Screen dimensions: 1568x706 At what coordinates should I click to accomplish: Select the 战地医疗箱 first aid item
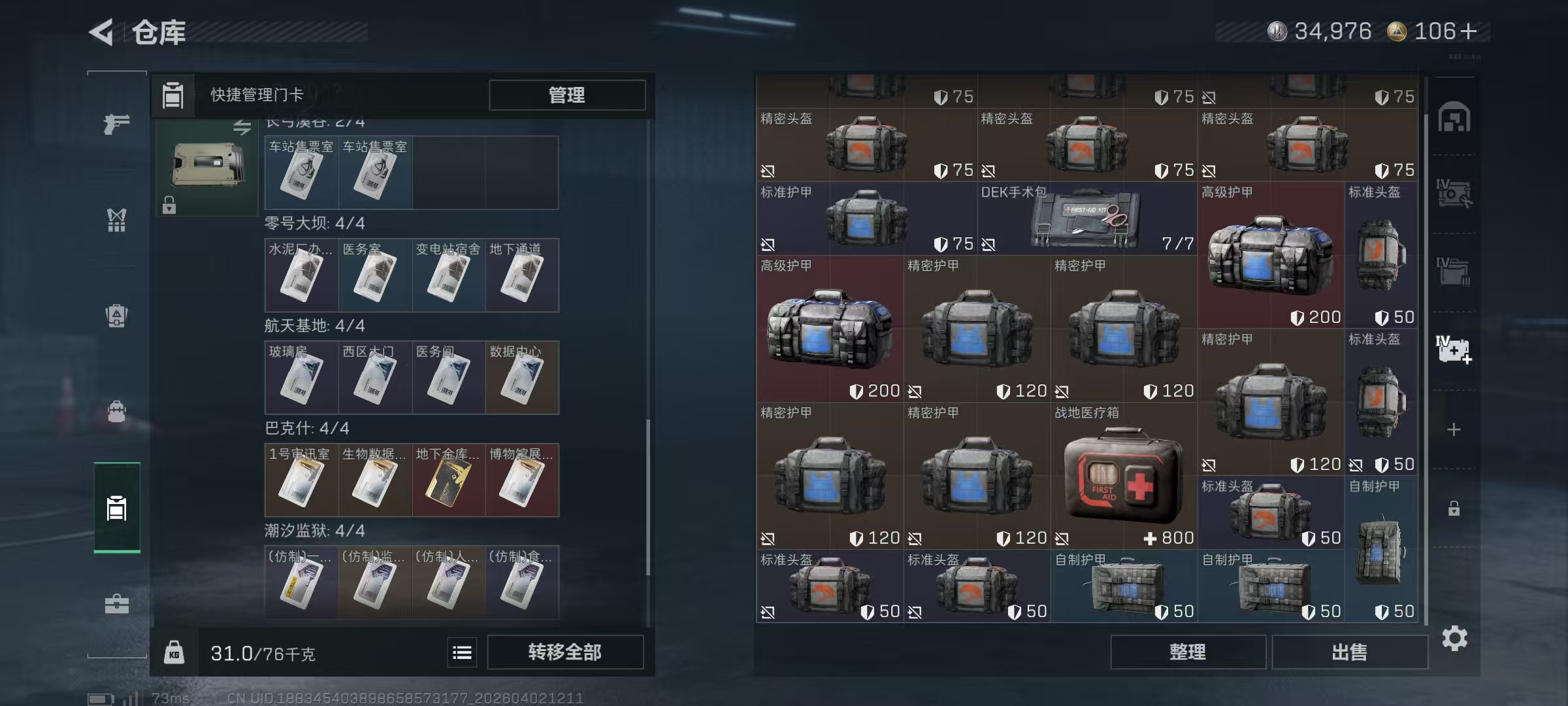(x=1123, y=475)
